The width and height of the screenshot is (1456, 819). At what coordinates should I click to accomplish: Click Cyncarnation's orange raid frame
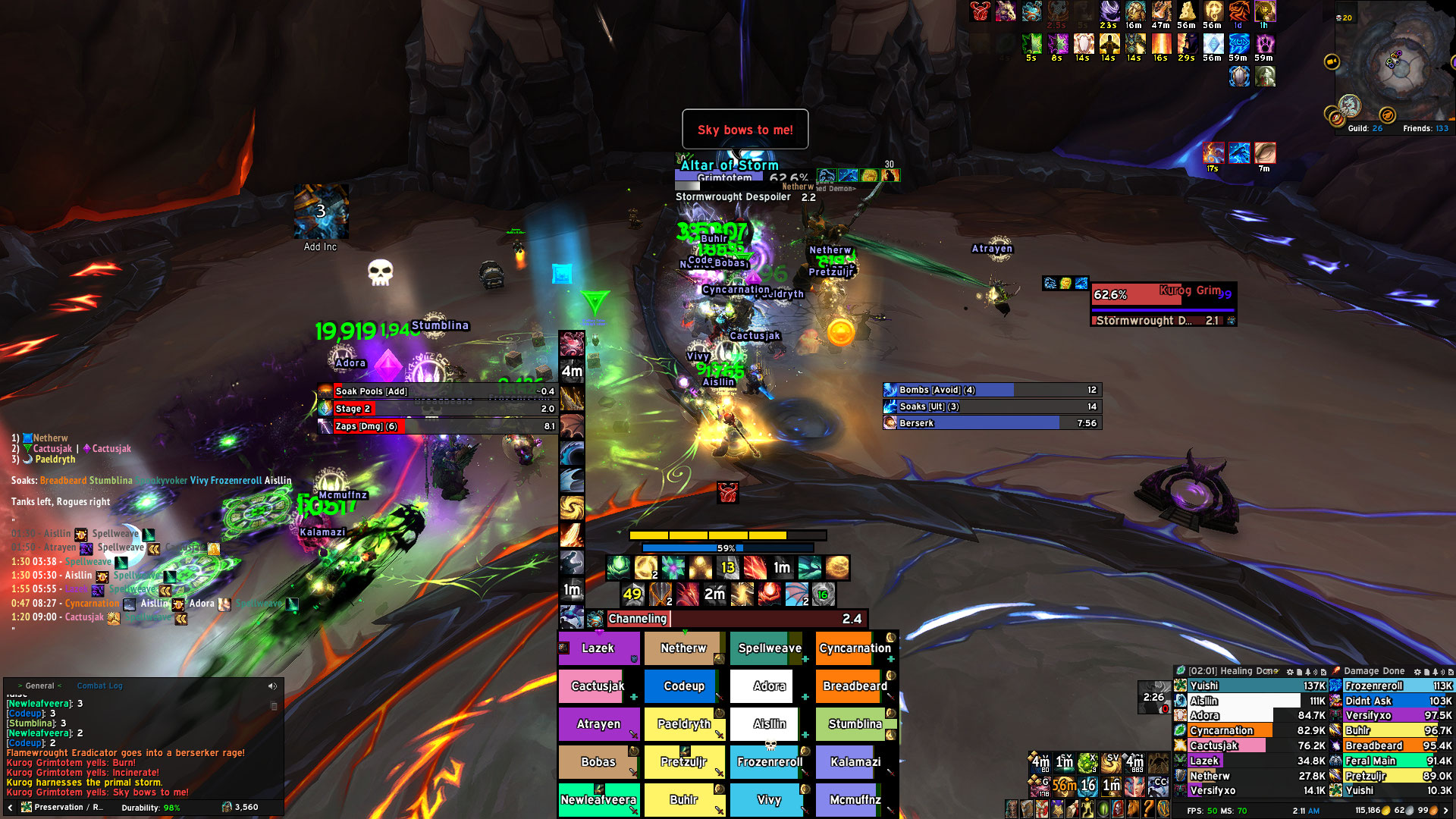(855, 648)
